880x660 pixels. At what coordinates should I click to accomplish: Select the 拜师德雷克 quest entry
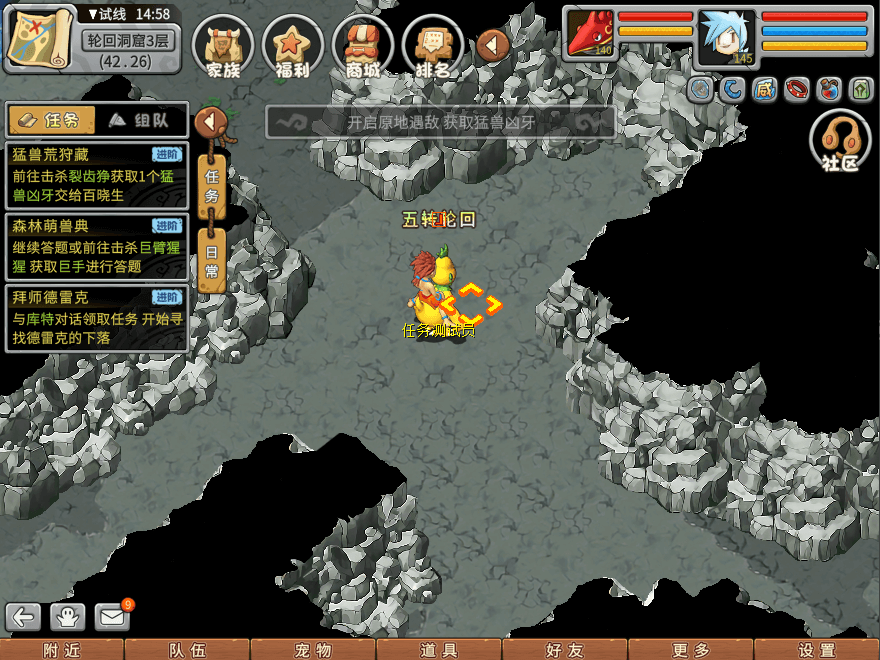click(x=96, y=318)
